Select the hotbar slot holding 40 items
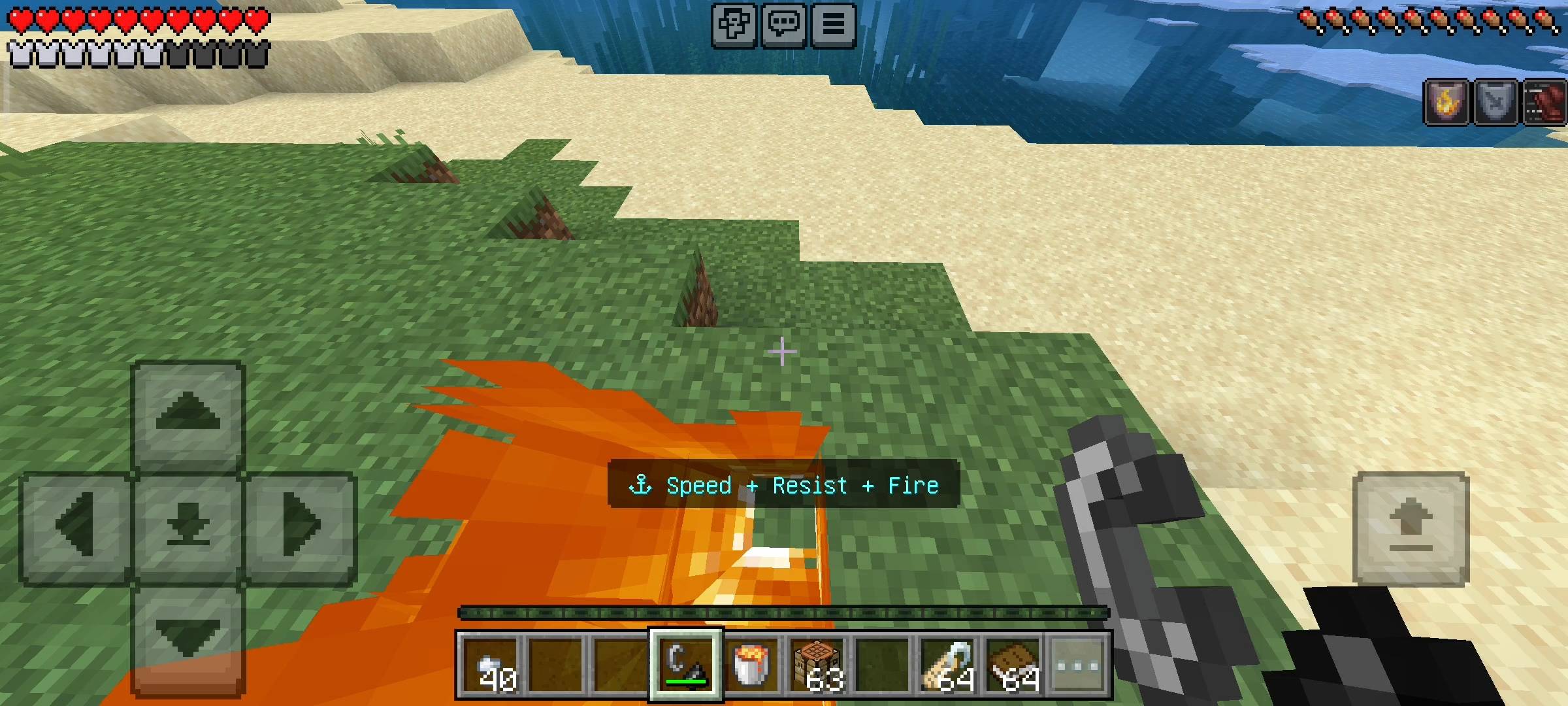The image size is (1568, 706). 491,665
